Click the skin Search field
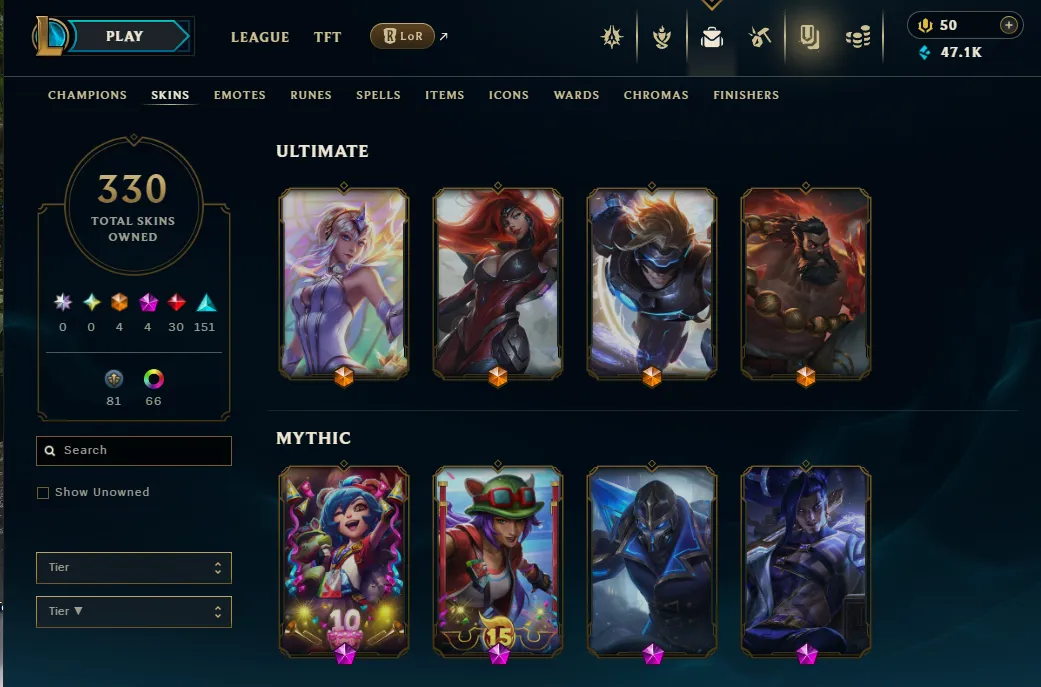The height and width of the screenshot is (687, 1041). coord(134,451)
